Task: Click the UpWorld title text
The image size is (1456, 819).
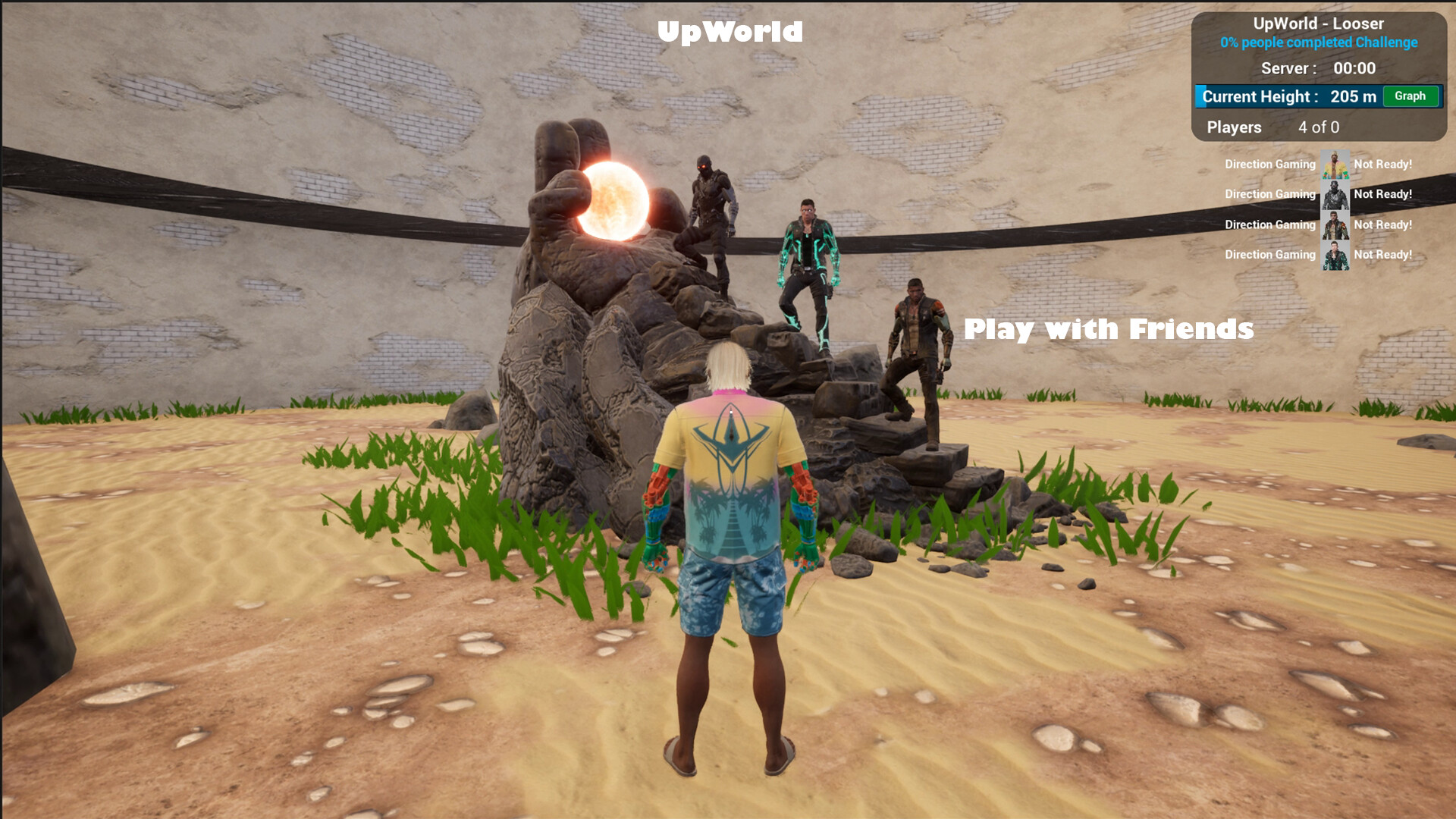Action: point(730,32)
